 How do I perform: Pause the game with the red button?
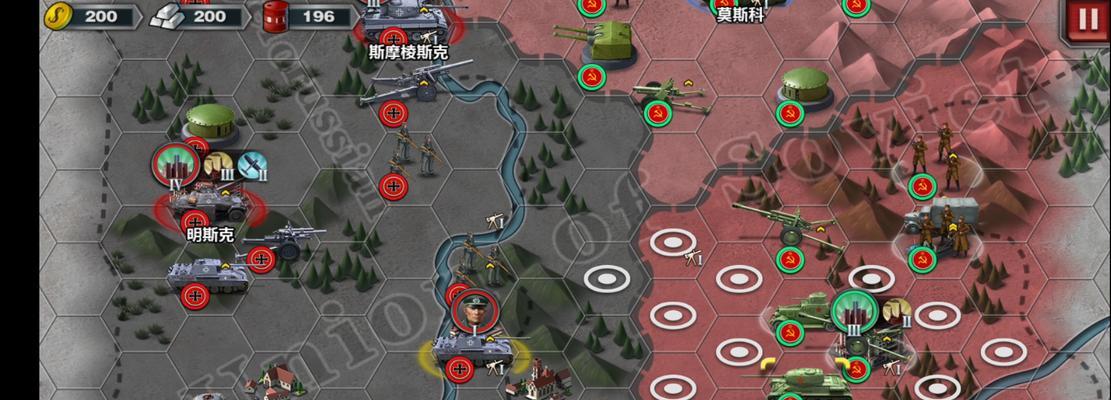(x=1086, y=19)
